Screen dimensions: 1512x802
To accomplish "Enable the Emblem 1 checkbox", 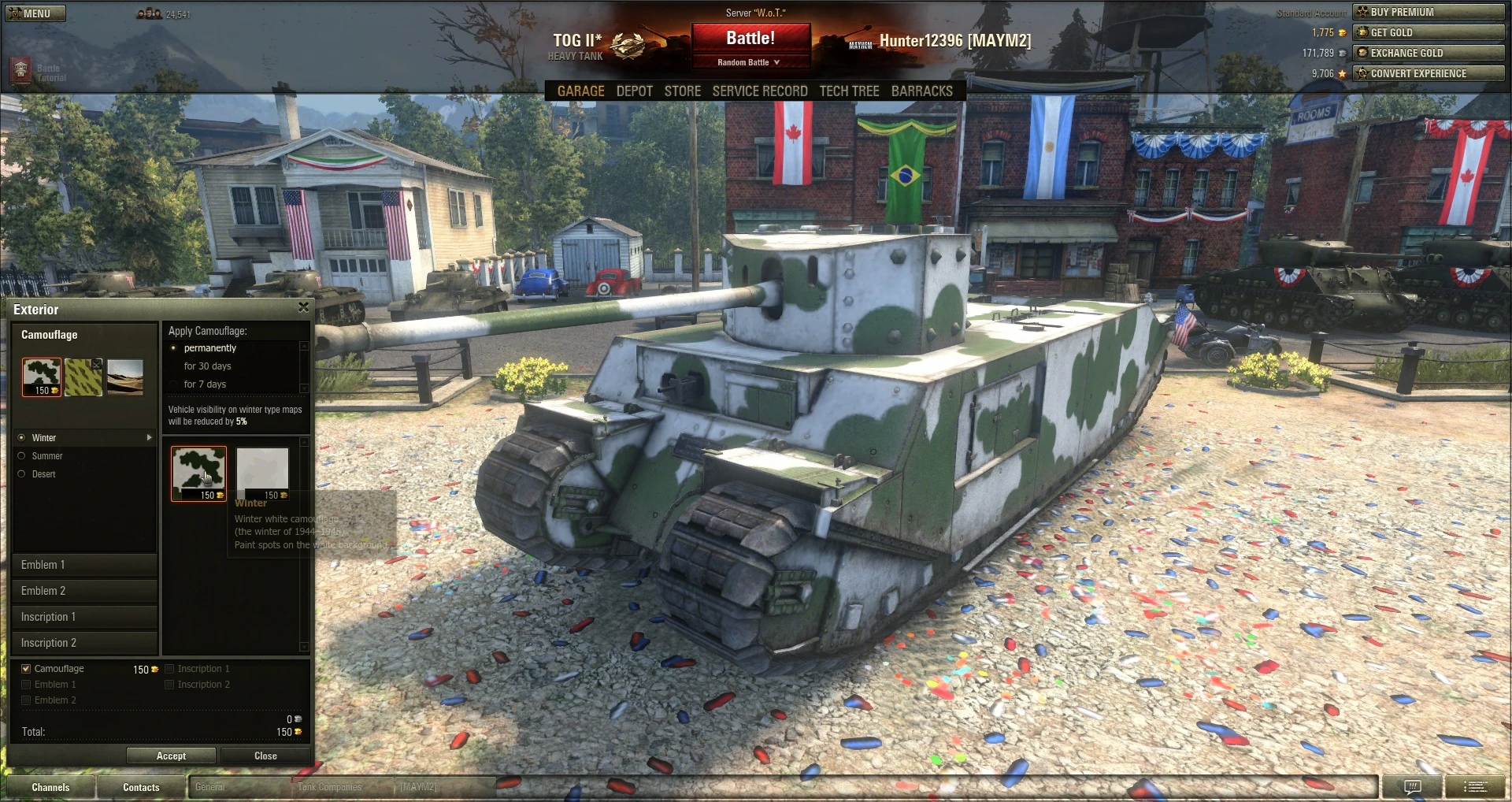I will pyautogui.click(x=25, y=684).
